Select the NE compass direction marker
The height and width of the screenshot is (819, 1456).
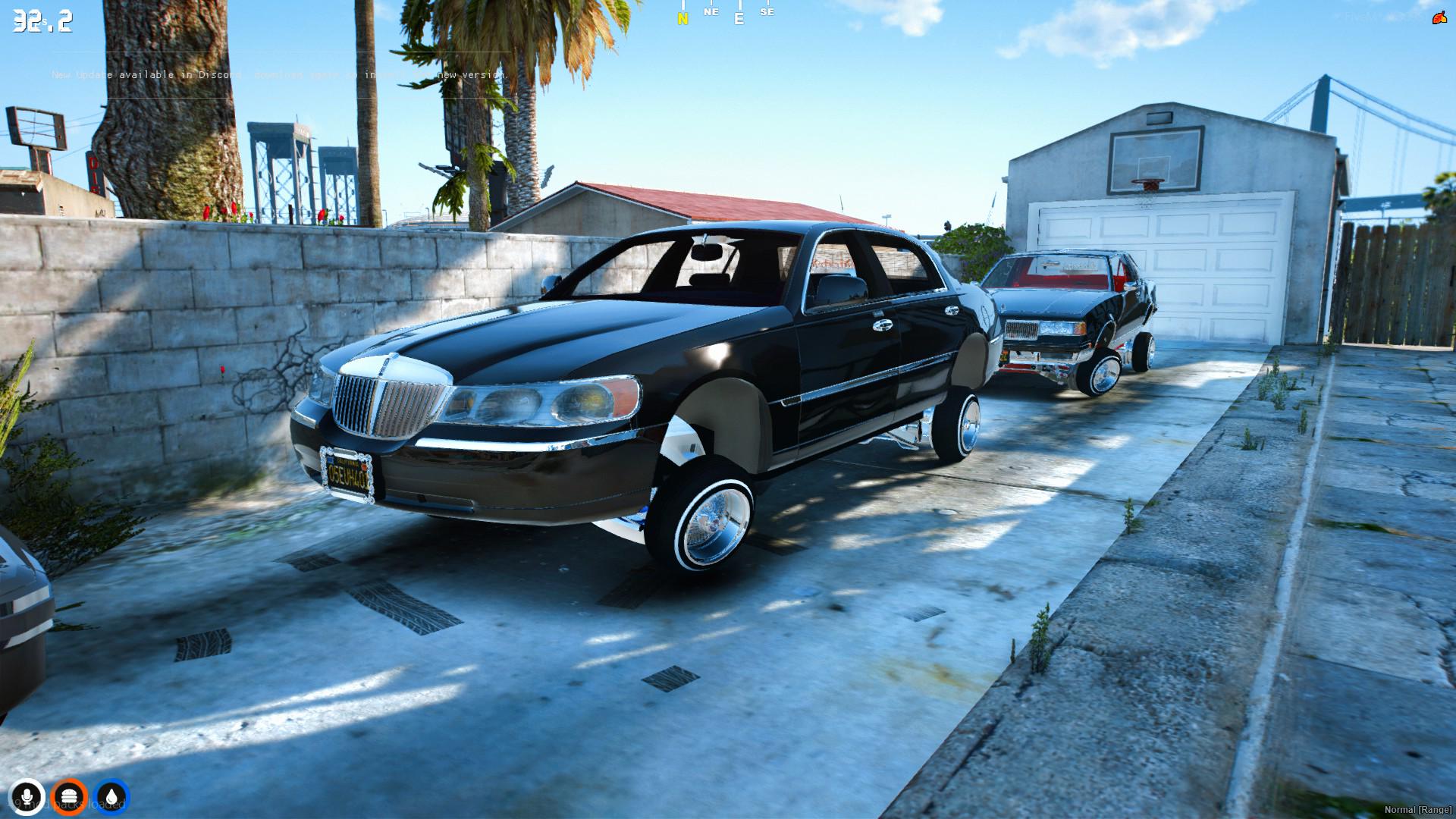click(x=711, y=13)
